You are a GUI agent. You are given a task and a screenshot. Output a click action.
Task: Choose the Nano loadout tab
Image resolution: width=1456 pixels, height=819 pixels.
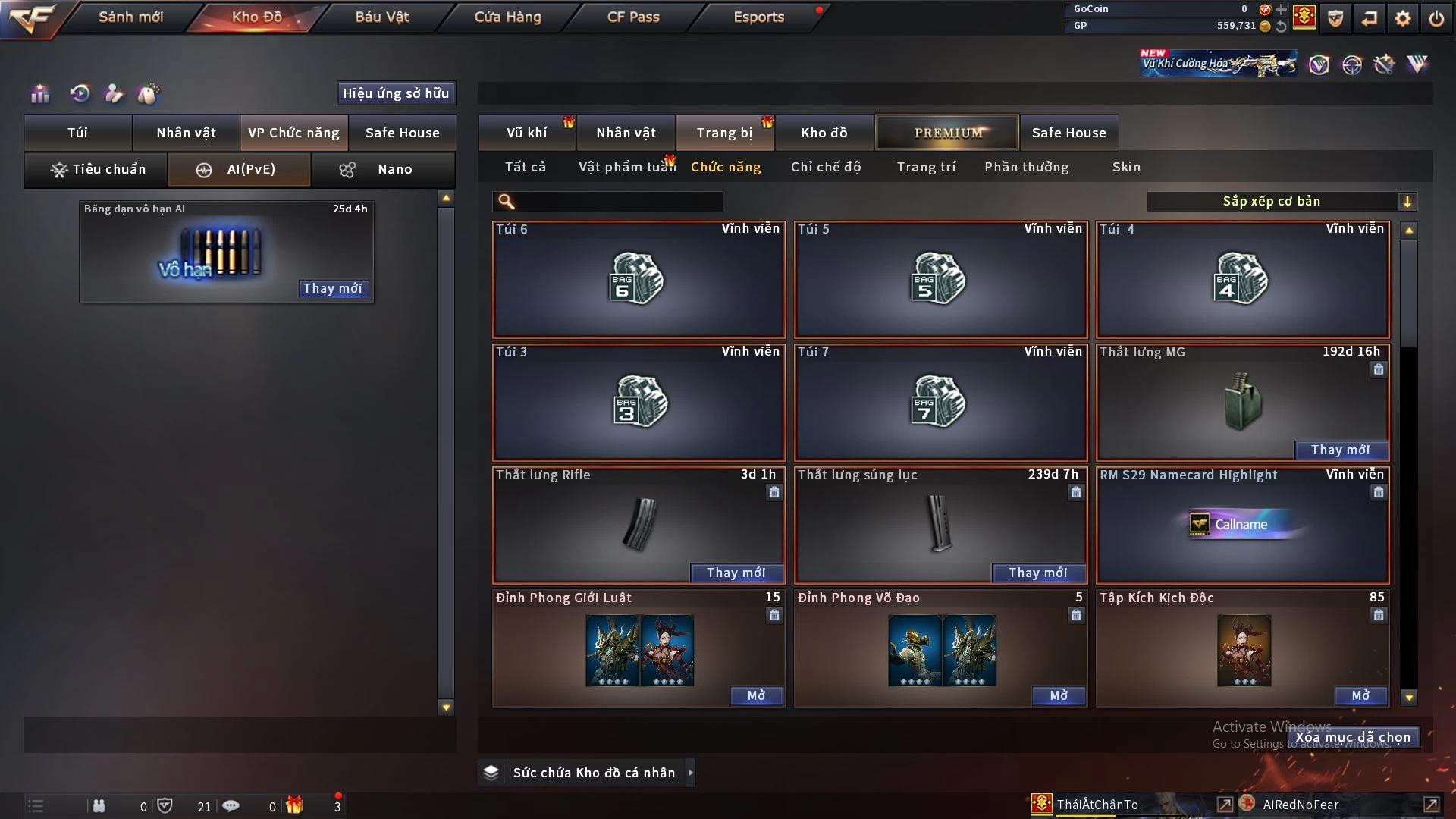[383, 169]
